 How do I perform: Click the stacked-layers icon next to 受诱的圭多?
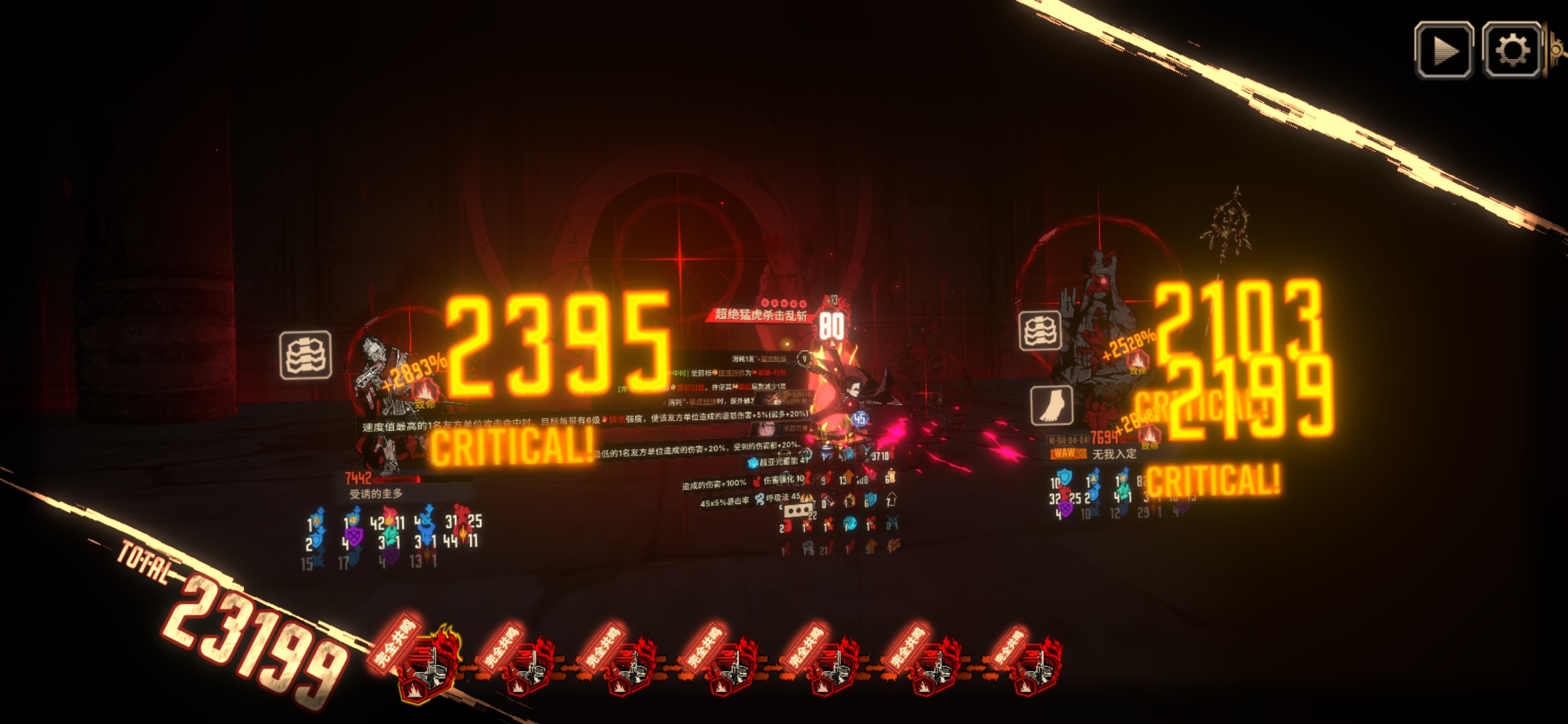tap(306, 355)
